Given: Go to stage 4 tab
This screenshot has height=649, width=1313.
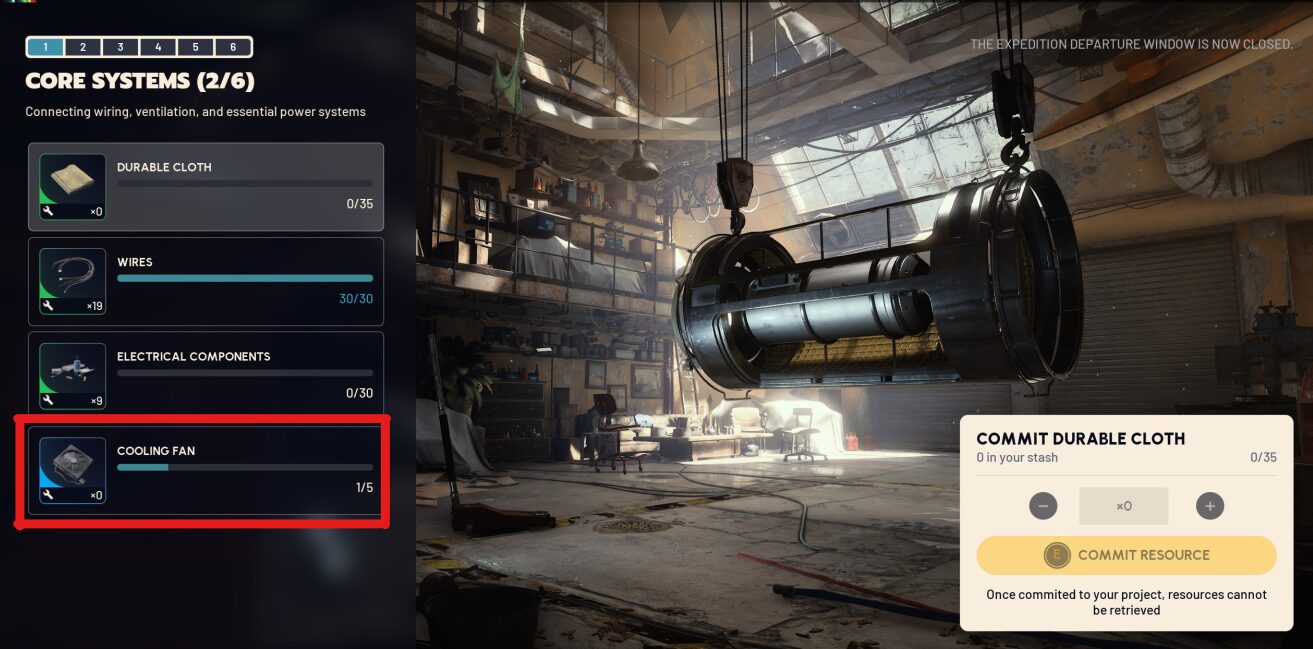Looking at the screenshot, I should pos(158,47).
